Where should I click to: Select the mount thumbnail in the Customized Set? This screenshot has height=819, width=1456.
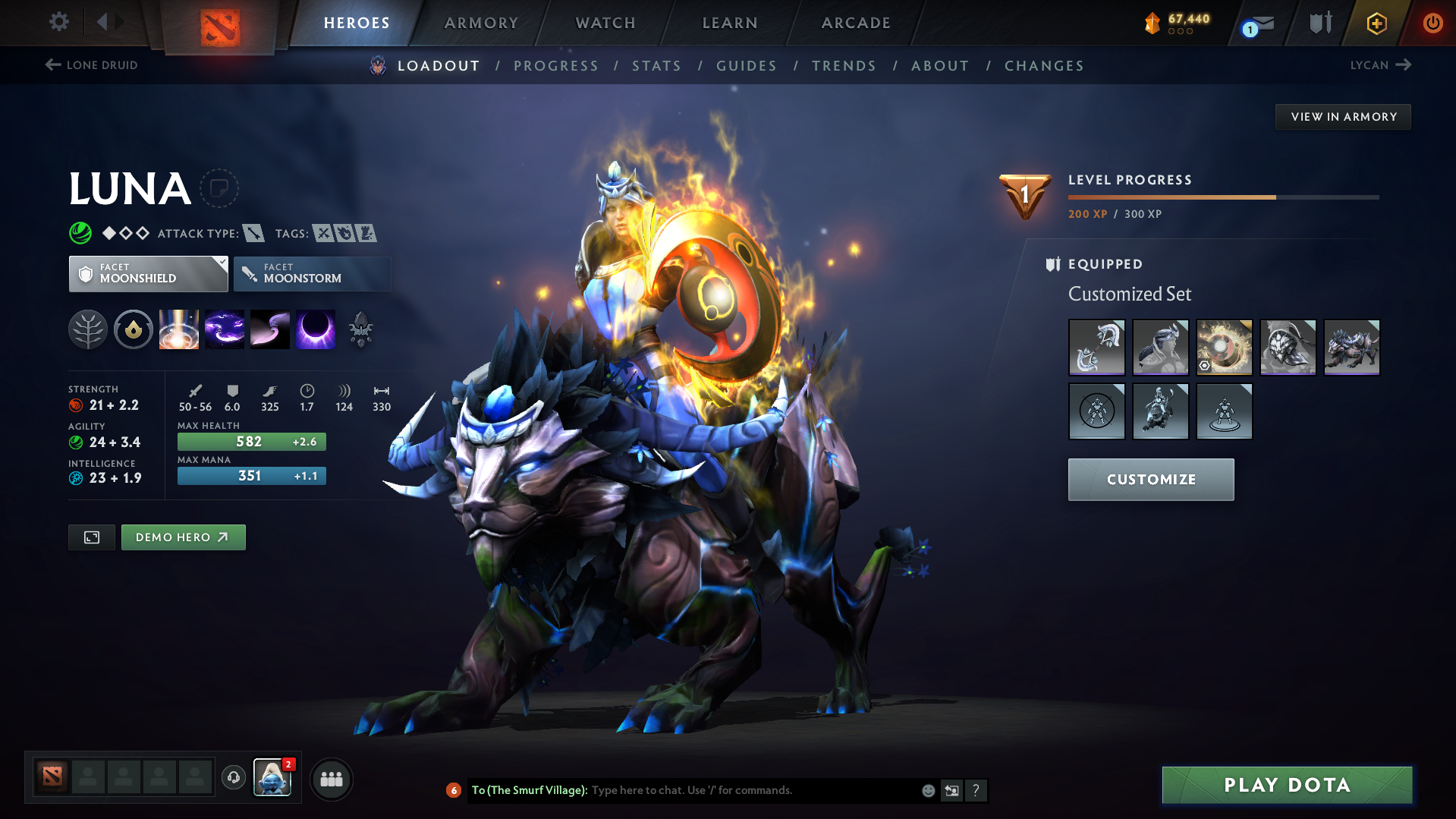coord(1352,347)
